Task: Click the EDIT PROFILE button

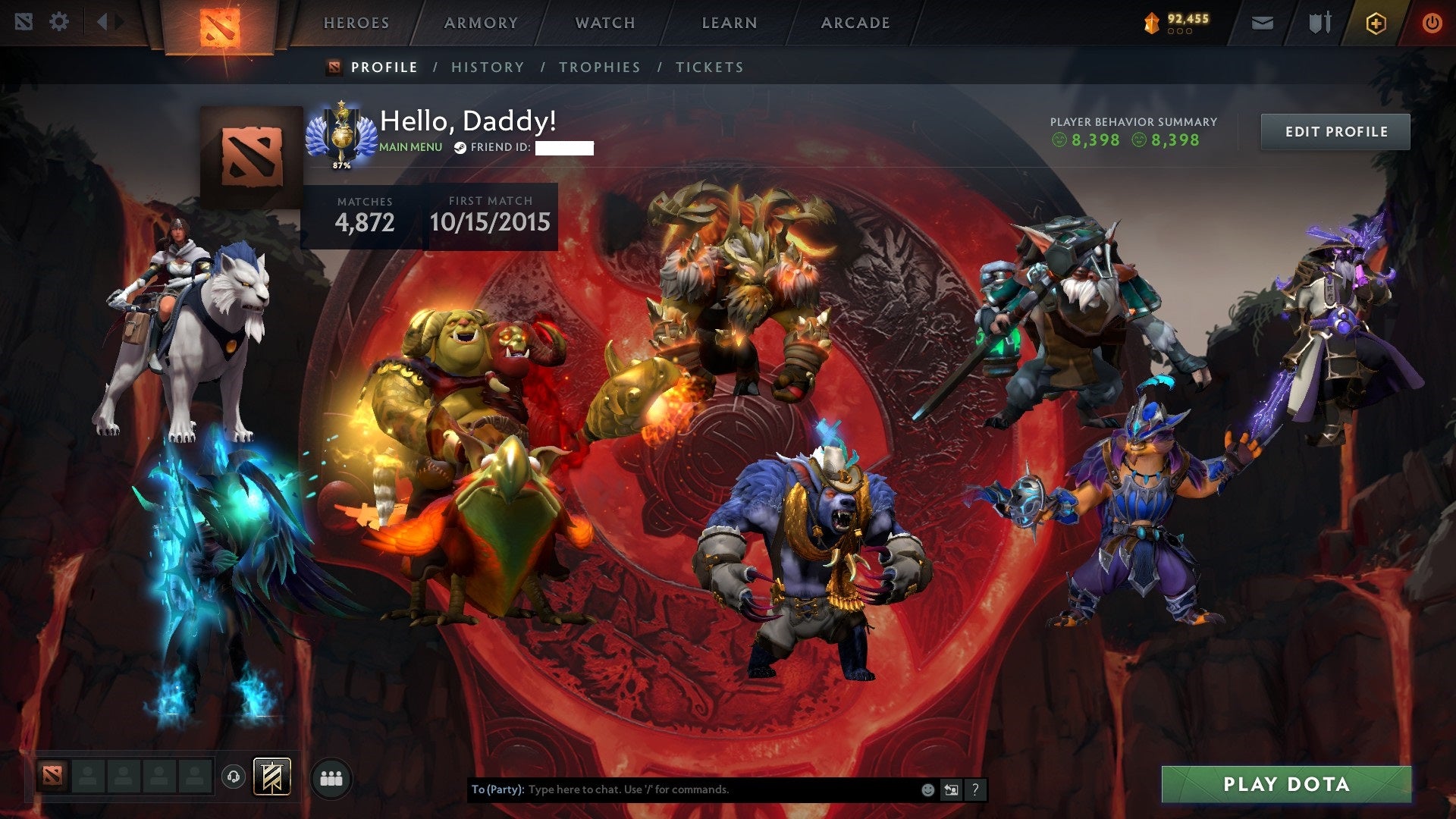Action: [1335, 130]
